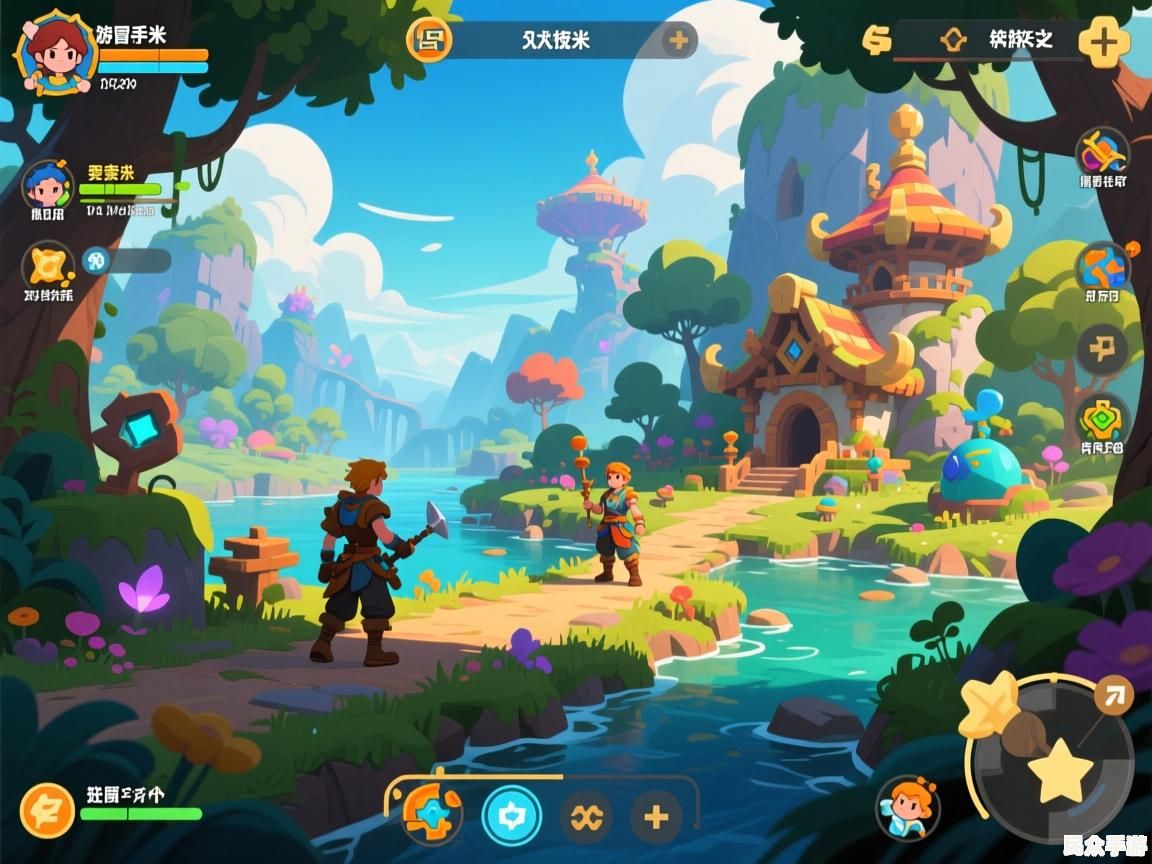Tap the small plus on the top-center bar
The height and width of the screenshot is (864, 1152).
tap(679, 40)
